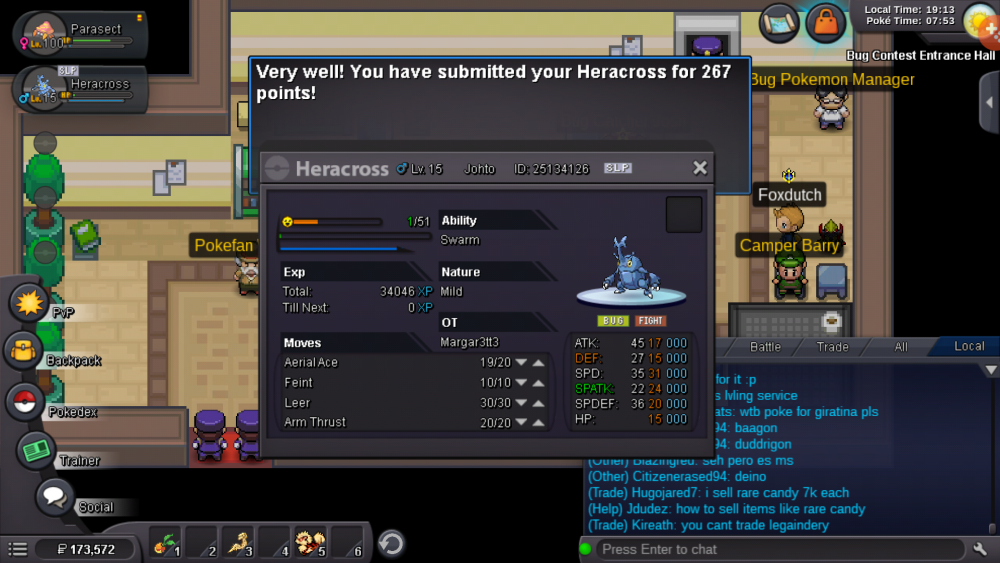This screenshot has height=563, width=1000.
Task: Switch chat to the Battle tab
Action: pyautogui.click(x=765, y=347)
